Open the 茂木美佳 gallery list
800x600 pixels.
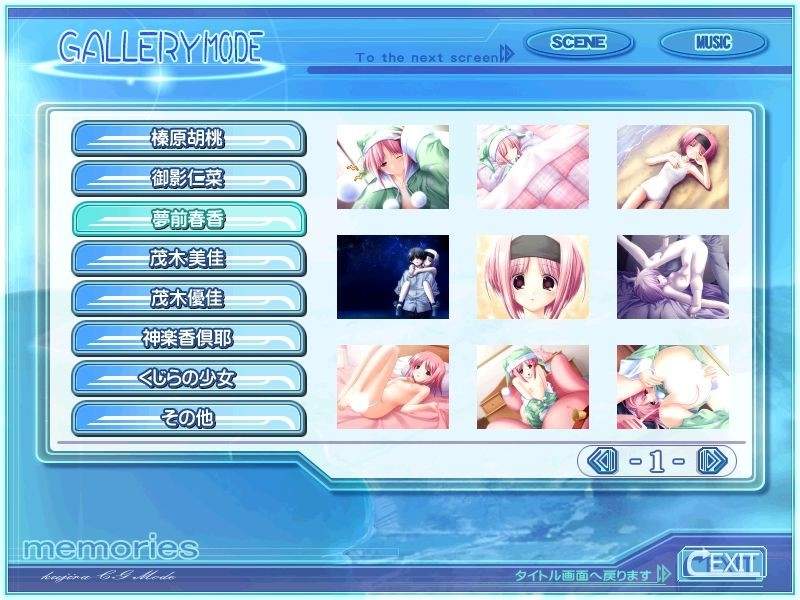(188, 258)
